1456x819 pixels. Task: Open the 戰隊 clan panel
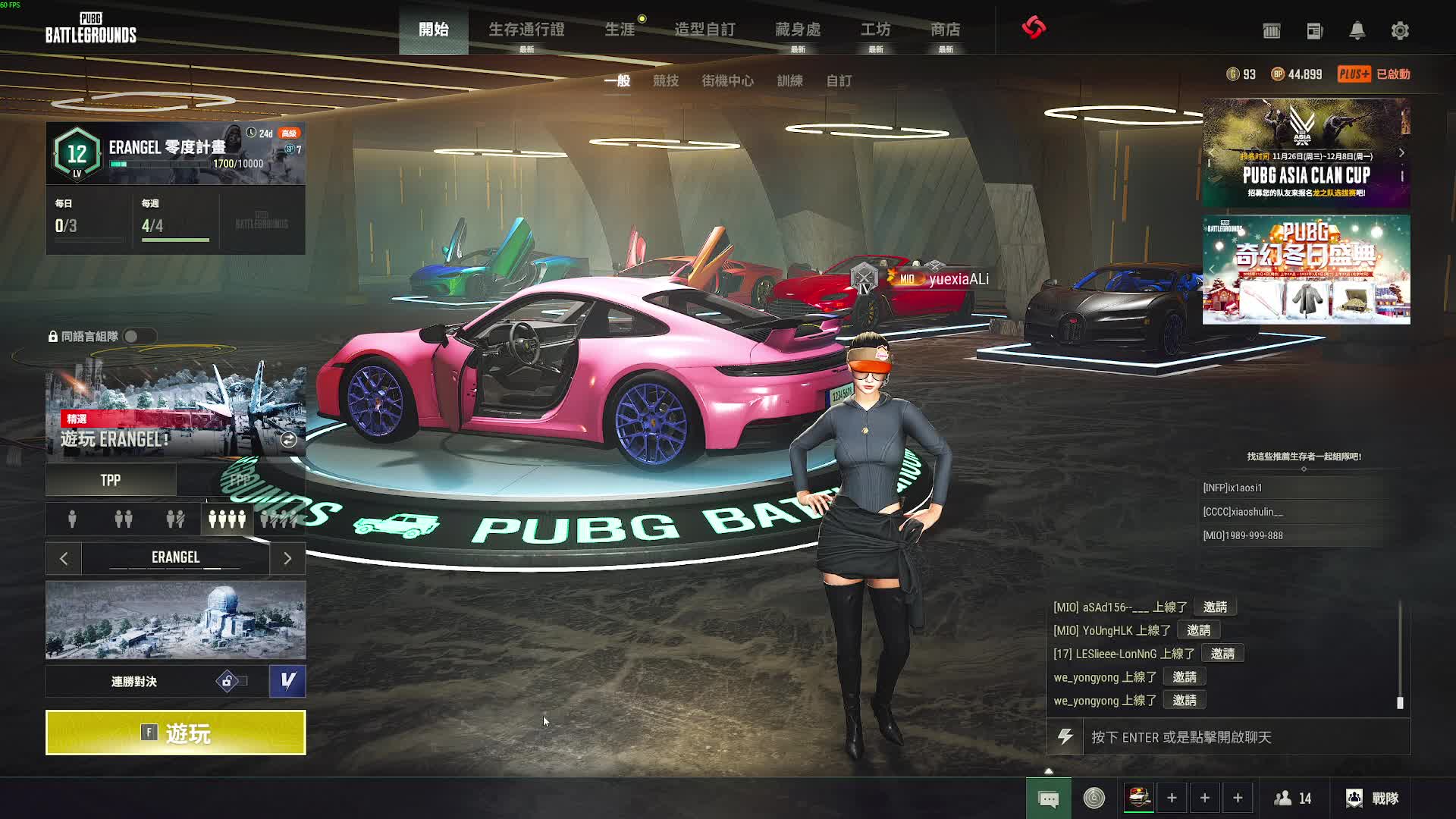point(1373,798)
